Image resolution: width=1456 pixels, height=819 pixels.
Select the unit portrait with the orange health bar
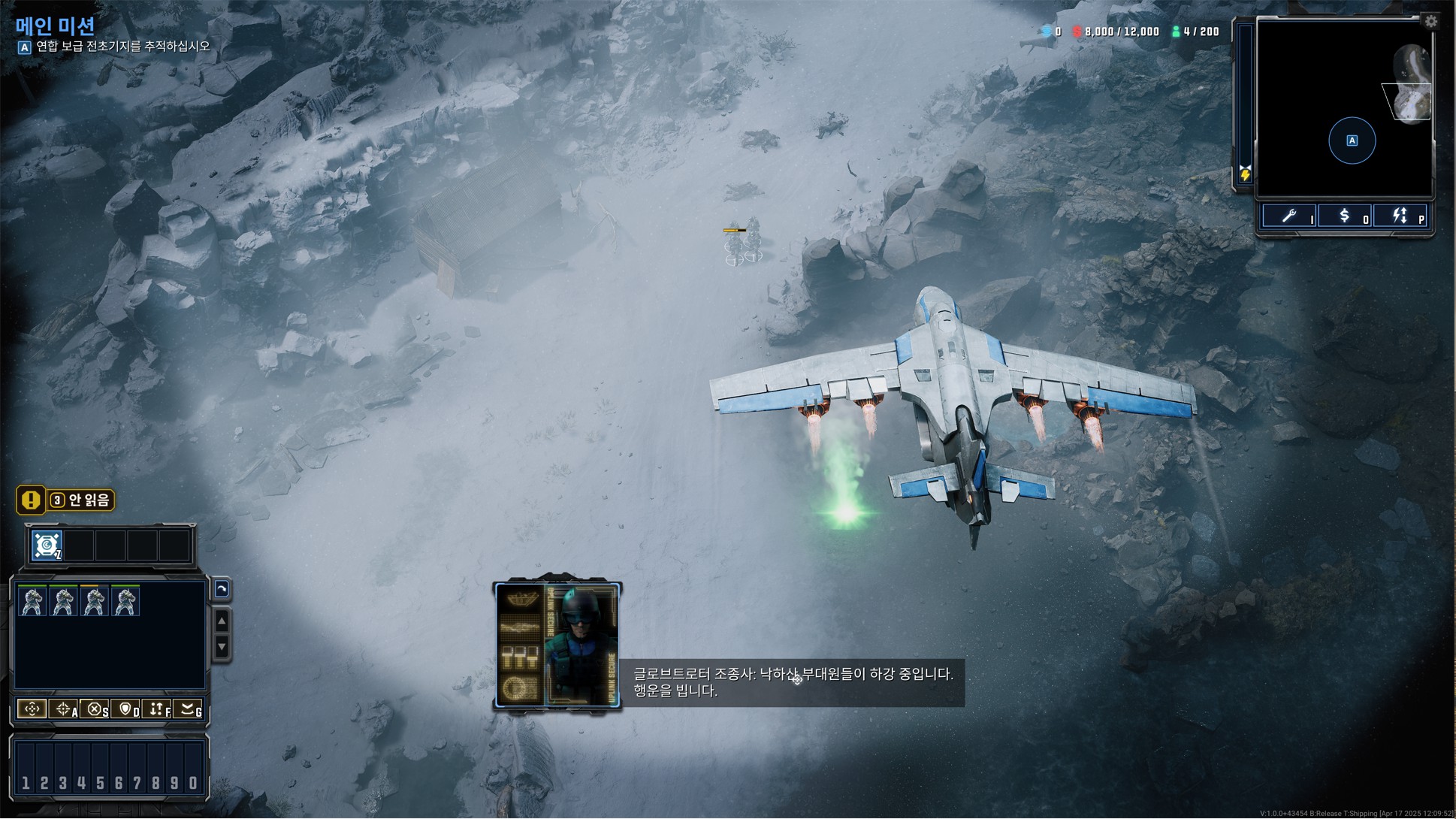coord(94,601)
